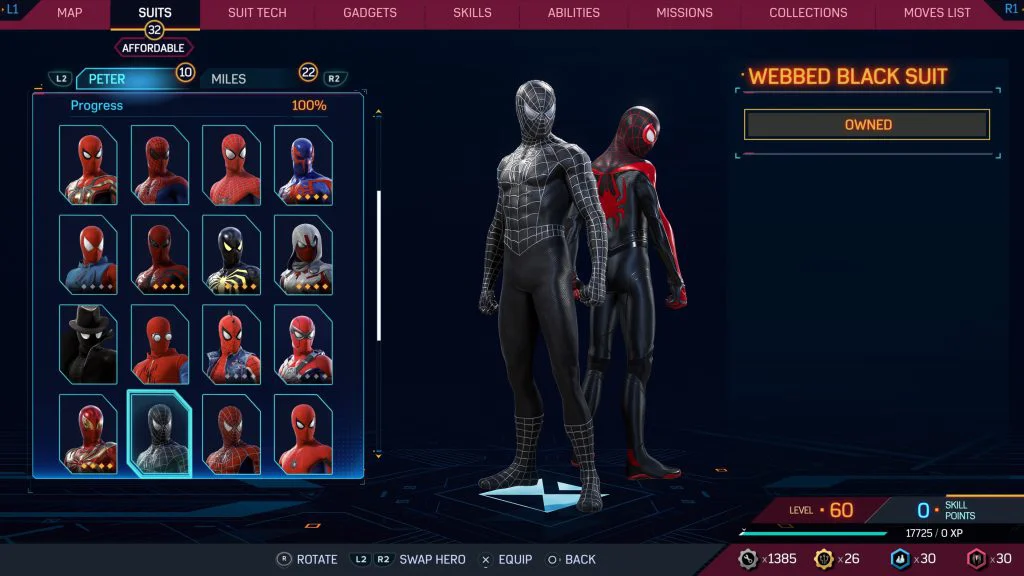Pick the black and gold Anti-Ock suit
The width and height of the screenshot is (1024, 576).
point(232,254)
